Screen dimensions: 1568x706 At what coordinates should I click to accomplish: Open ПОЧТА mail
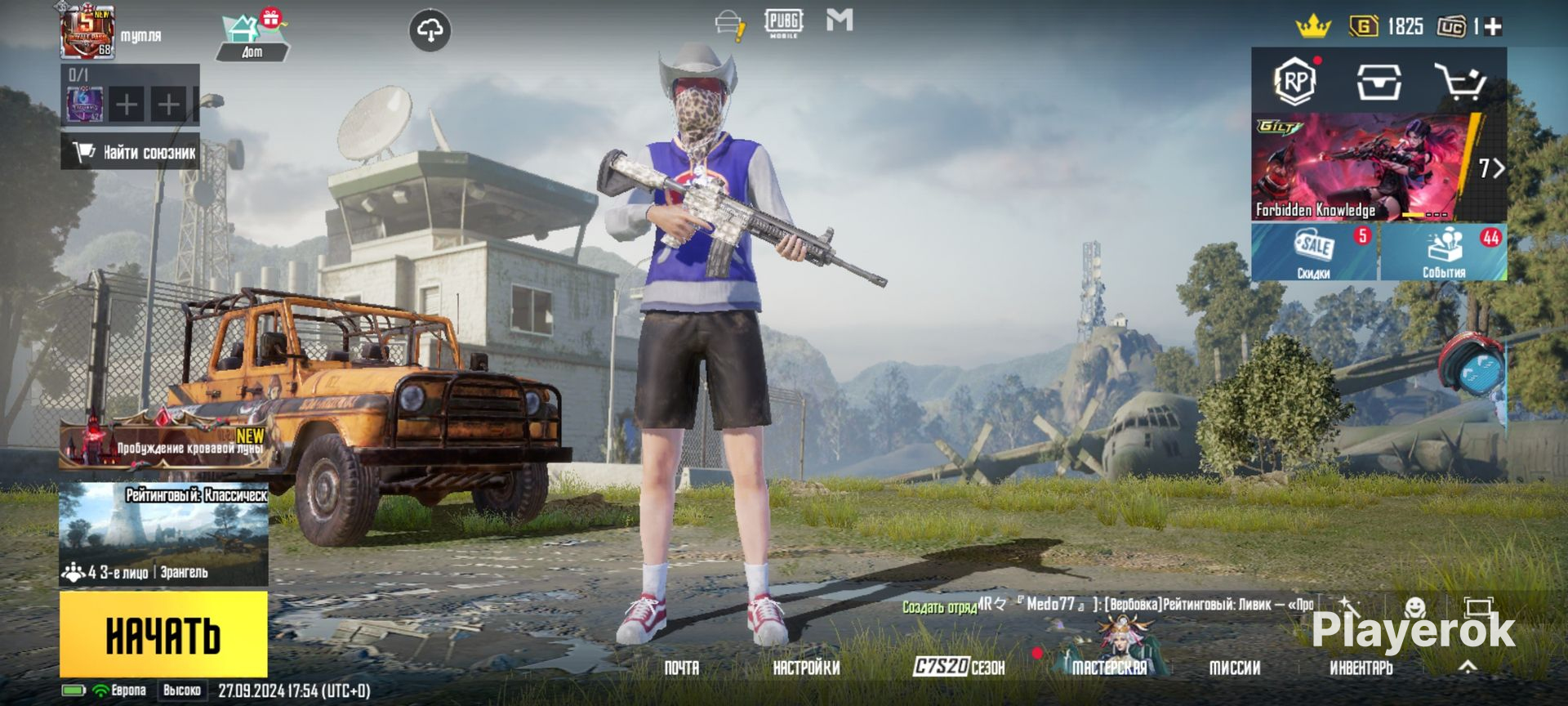tap(681, 668)
